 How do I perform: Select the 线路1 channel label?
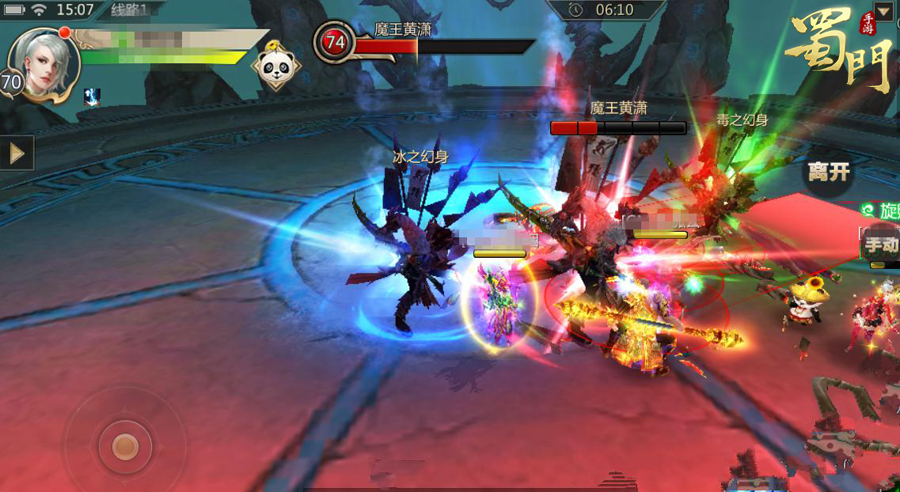coord(129,10)
